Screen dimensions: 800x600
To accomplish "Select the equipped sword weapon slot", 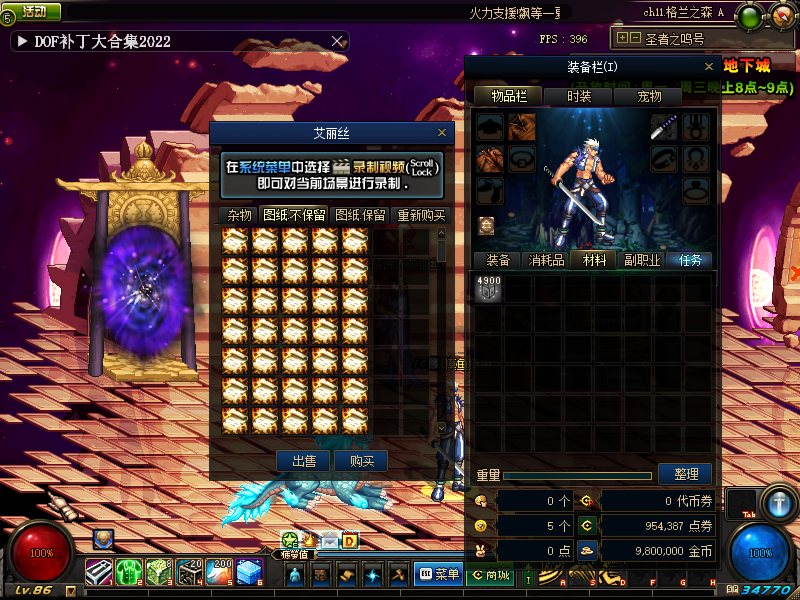I will coord(665,126).
